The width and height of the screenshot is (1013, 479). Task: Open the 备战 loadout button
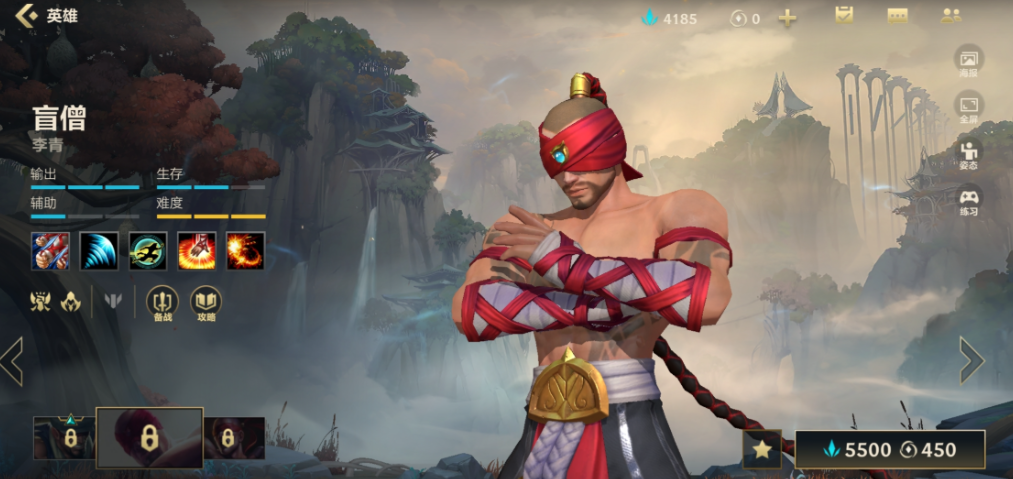[162, 302]
